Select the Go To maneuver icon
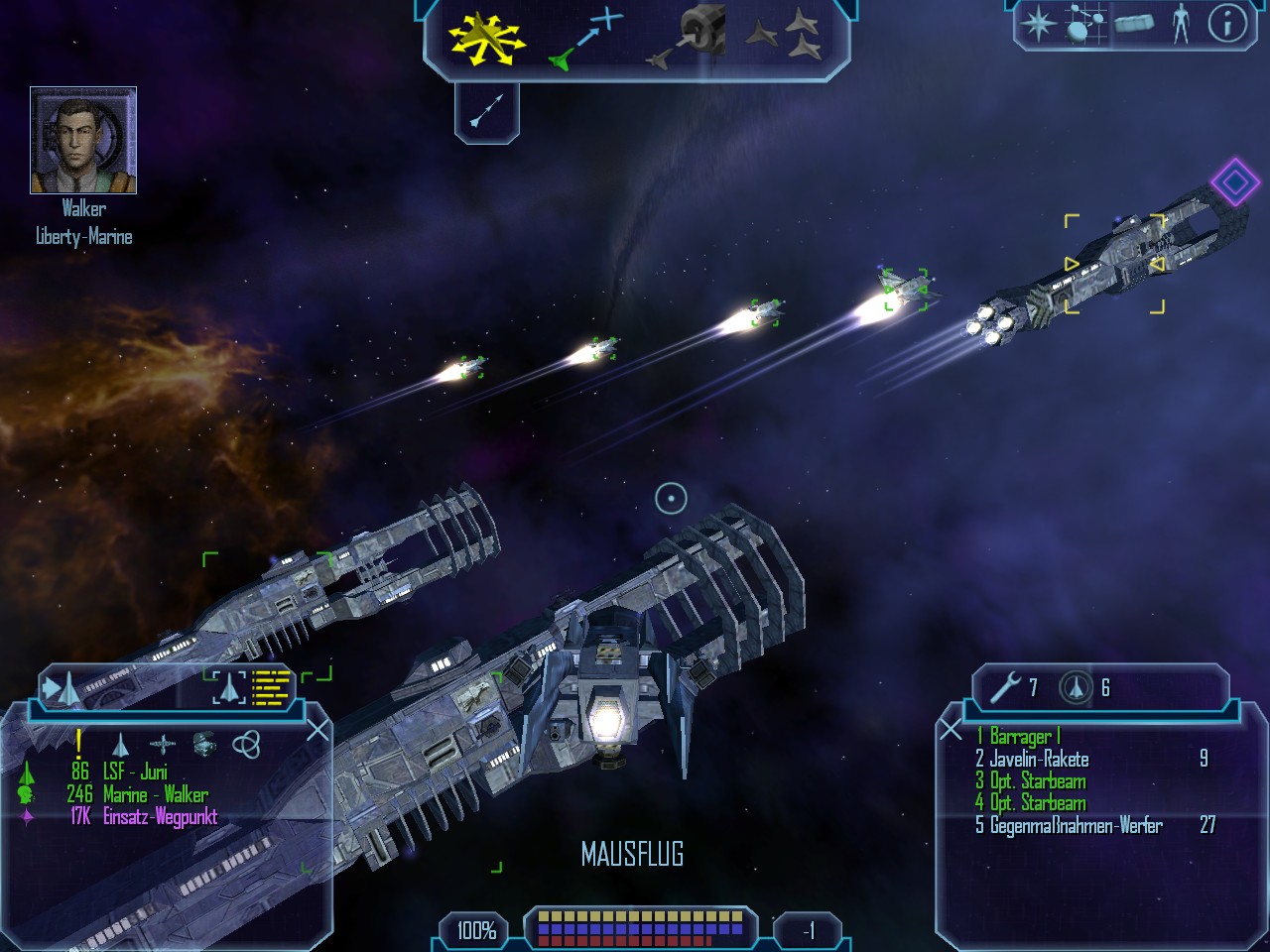Viewport: 1270px width, 952px height. point(585,40)
